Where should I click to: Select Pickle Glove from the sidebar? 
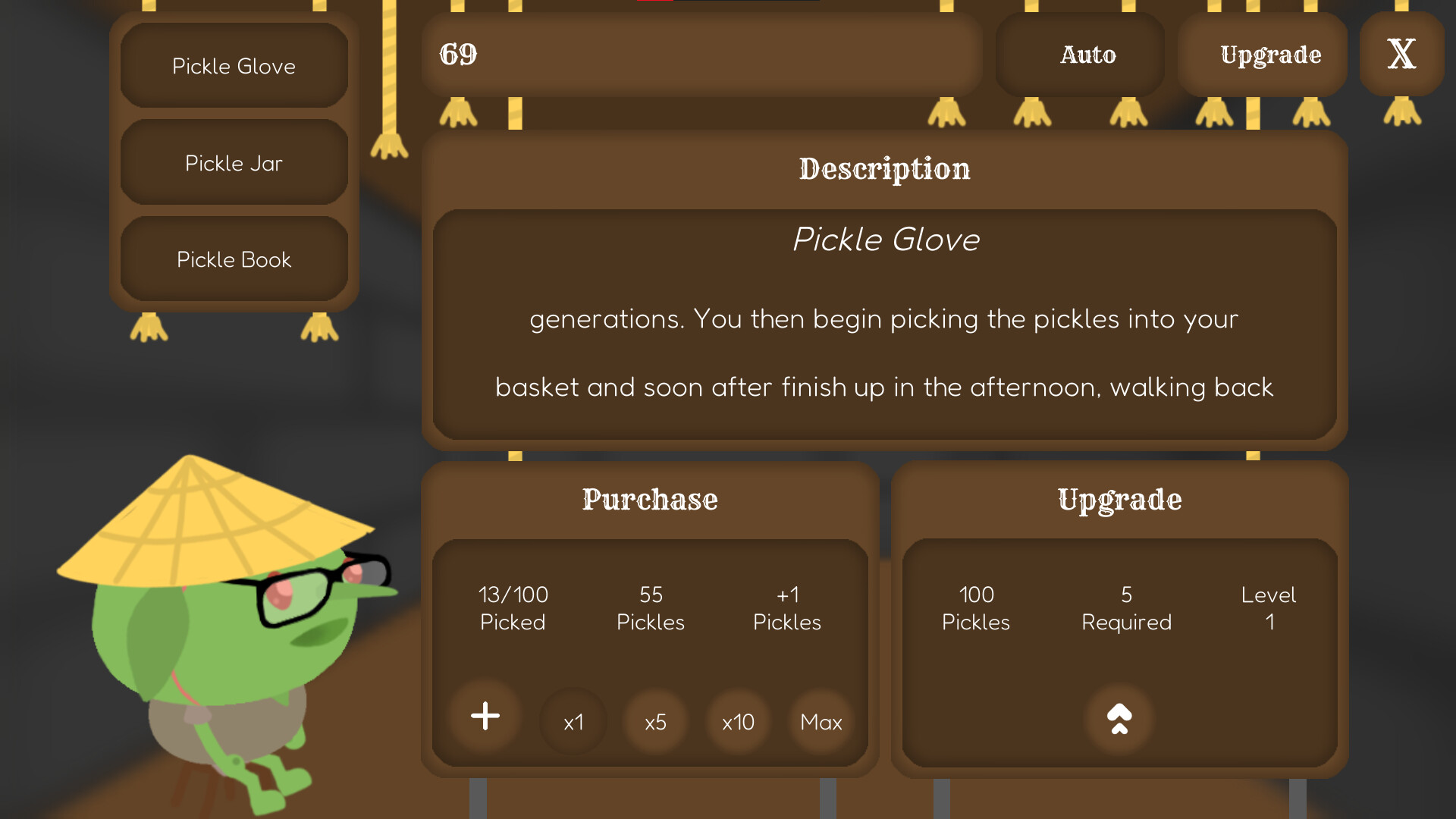233,66
